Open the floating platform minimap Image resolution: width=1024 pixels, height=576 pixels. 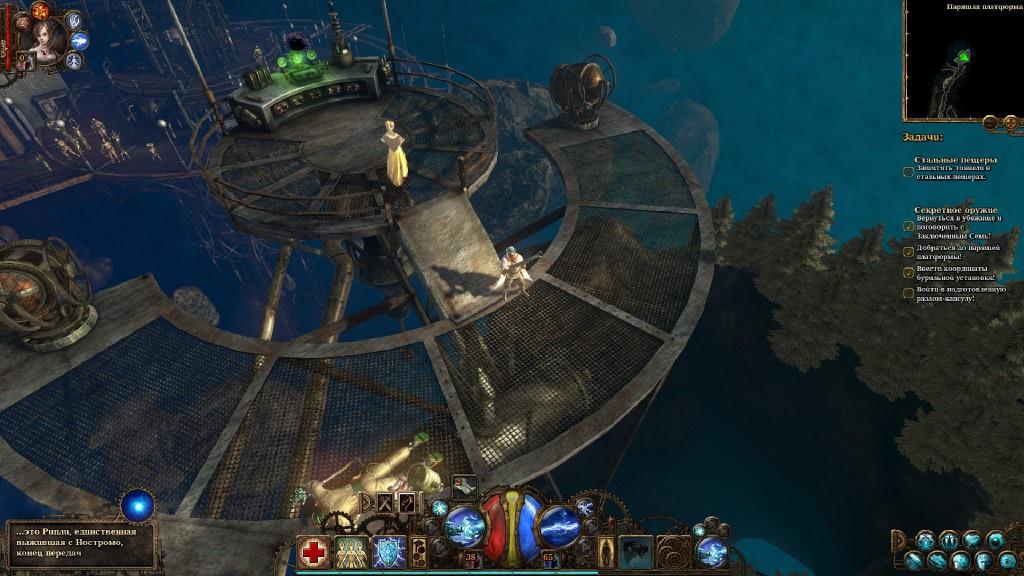(962, 60)
